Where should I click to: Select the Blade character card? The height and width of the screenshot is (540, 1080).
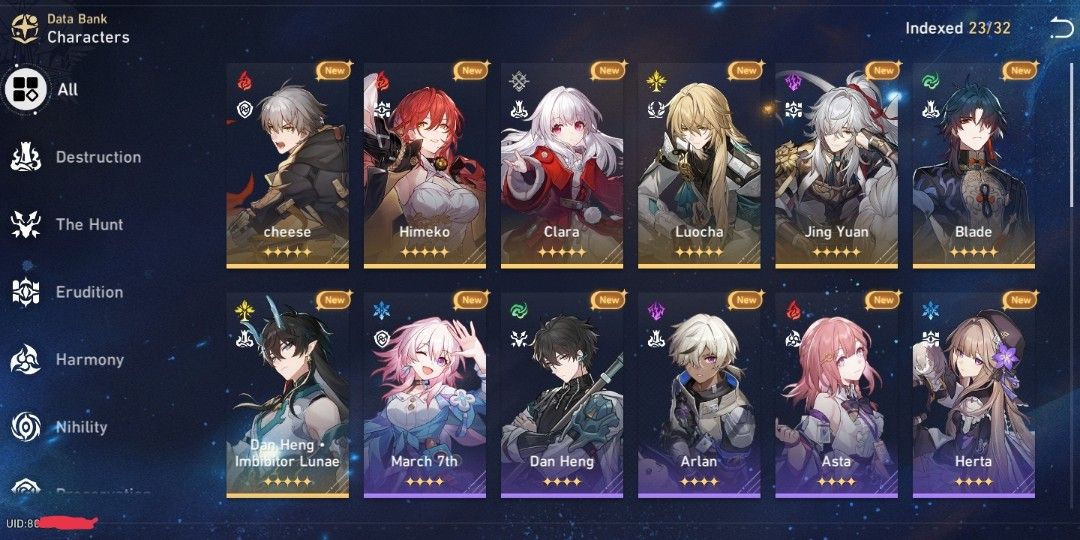click(973, 165)
